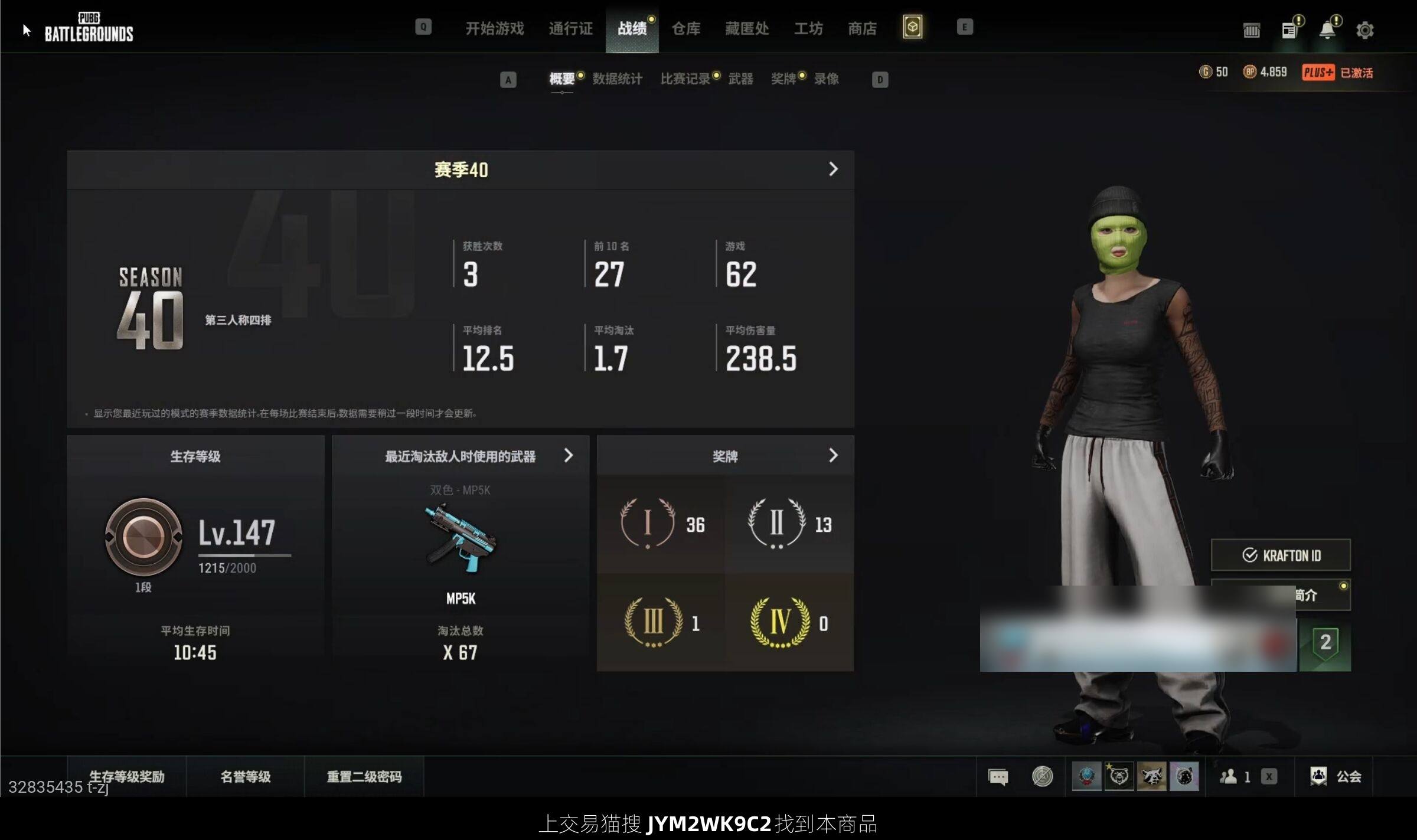
Task: Open the 比赛记录 match history tab
Action: (685, 79)
